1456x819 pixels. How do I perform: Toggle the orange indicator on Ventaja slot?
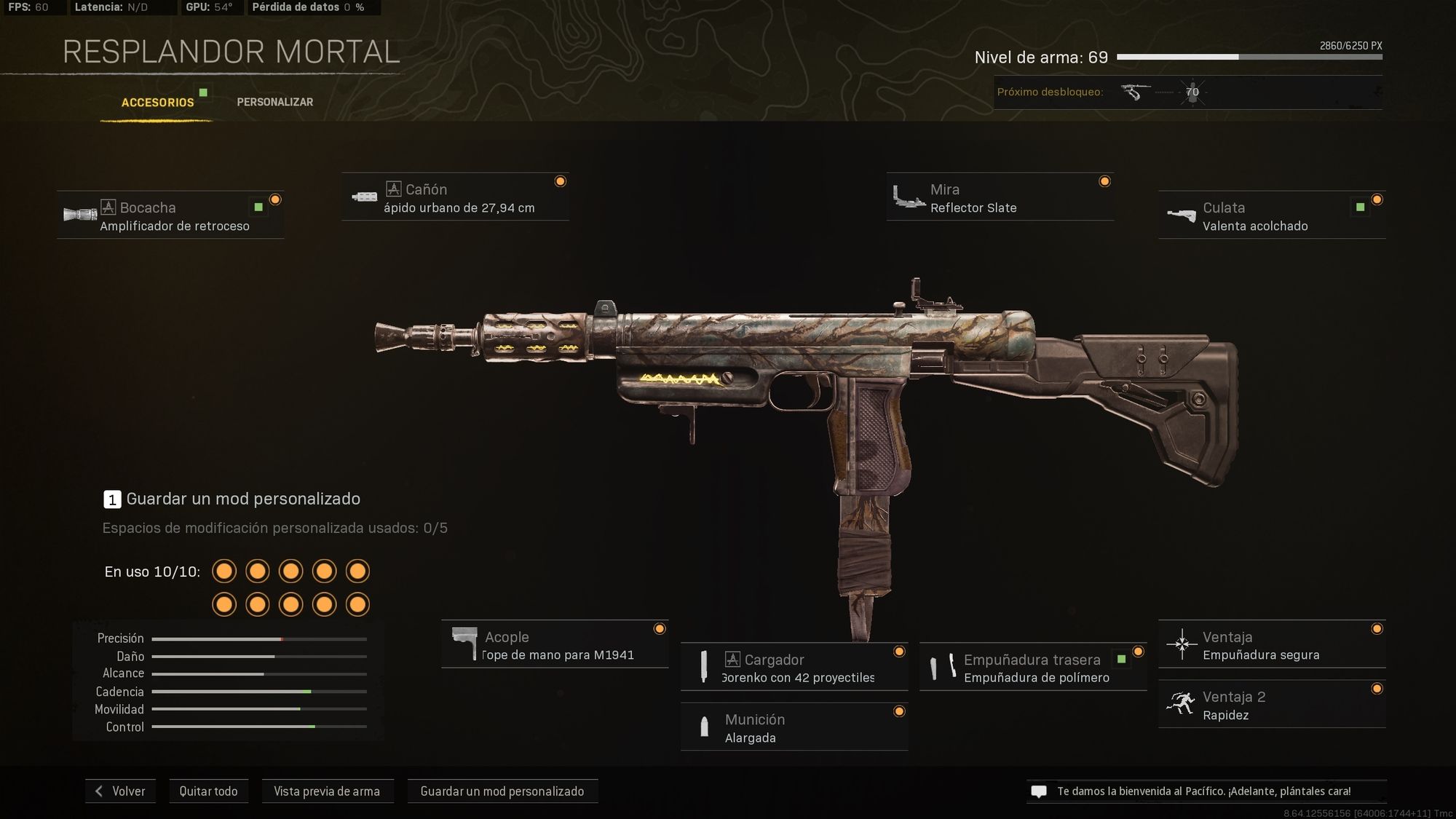coord(1376,628)
